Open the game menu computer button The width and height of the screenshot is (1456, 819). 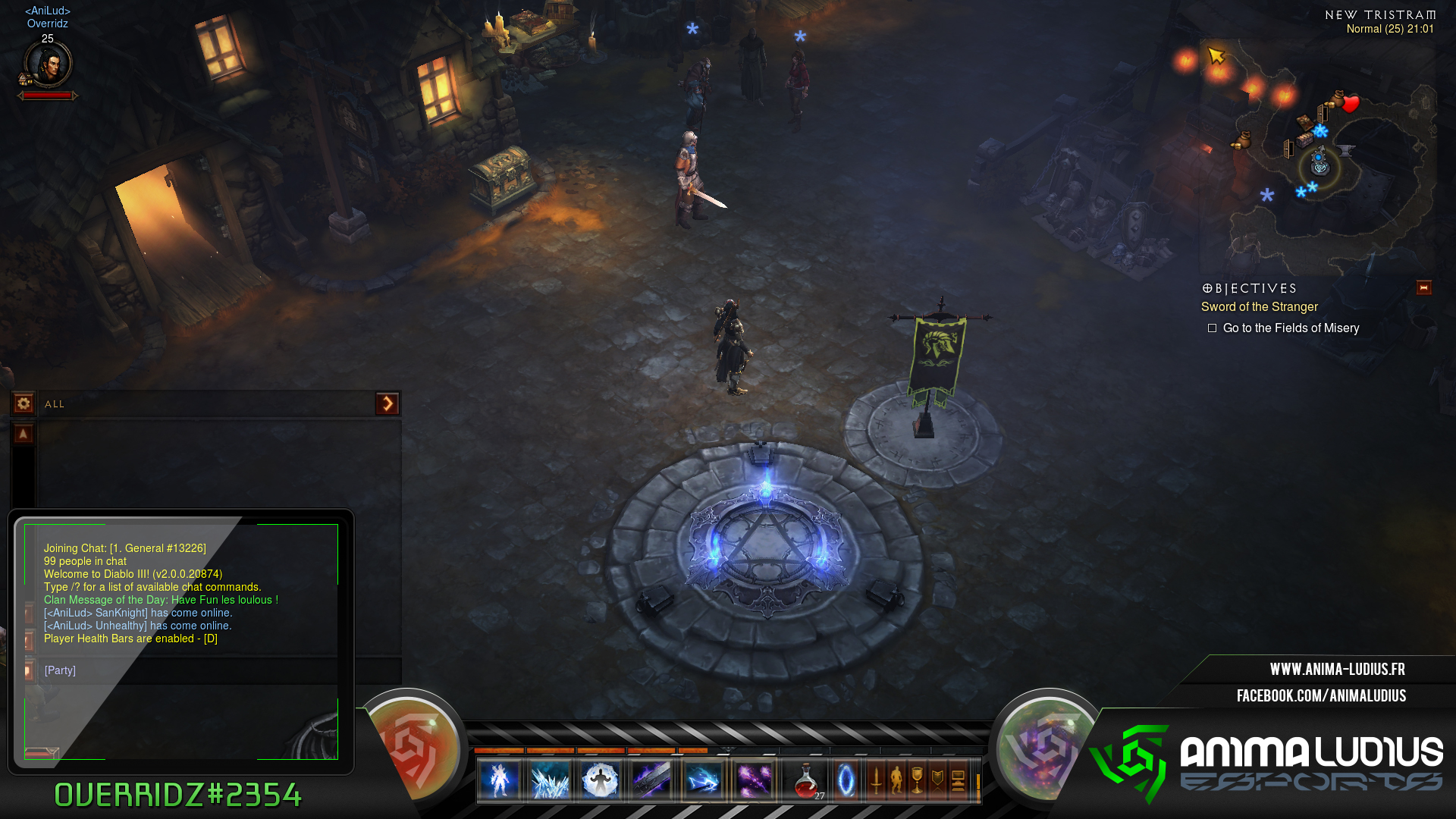pos(958,780)
